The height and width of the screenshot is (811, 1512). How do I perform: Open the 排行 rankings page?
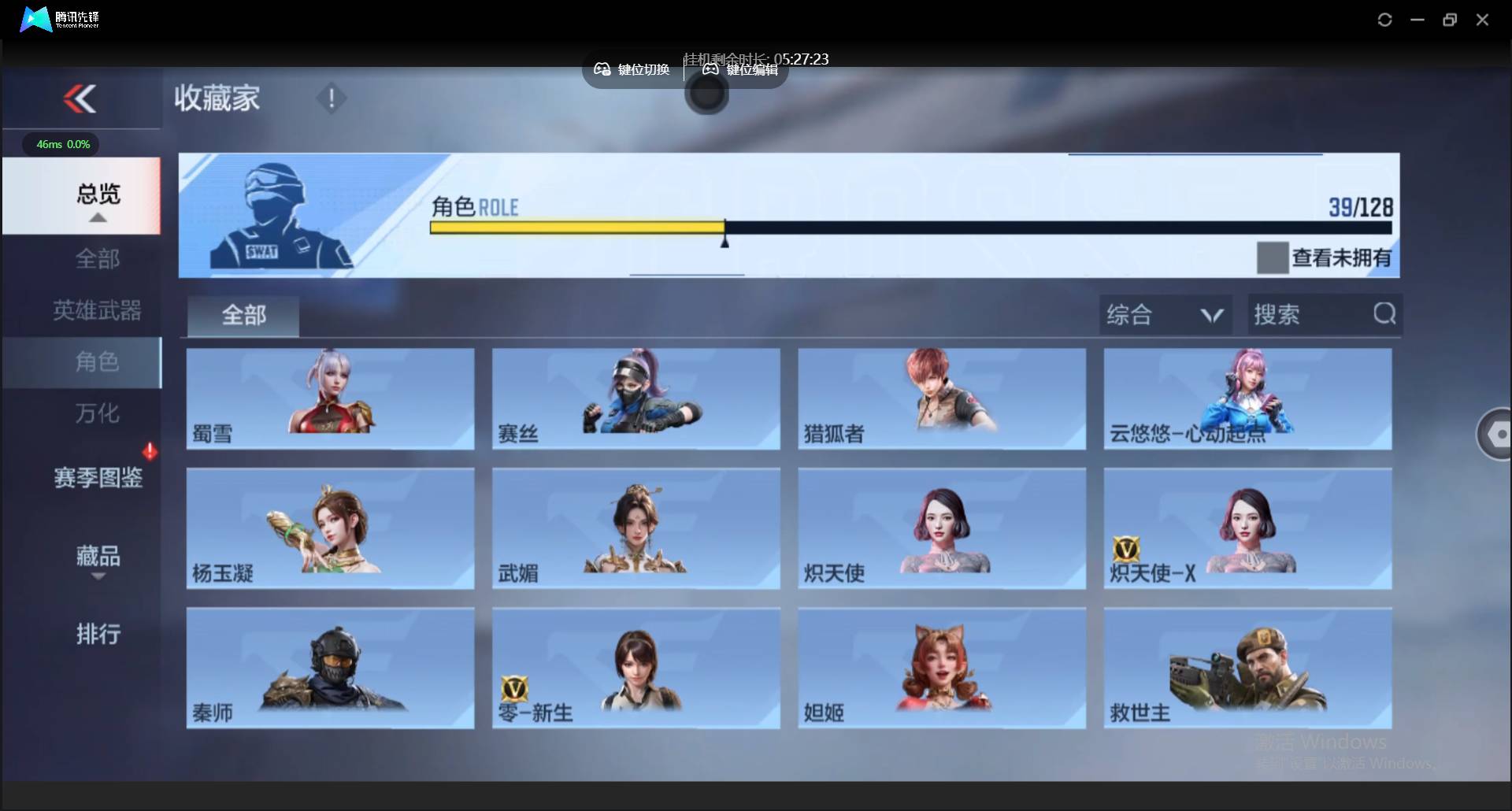[x=98, y=634]
